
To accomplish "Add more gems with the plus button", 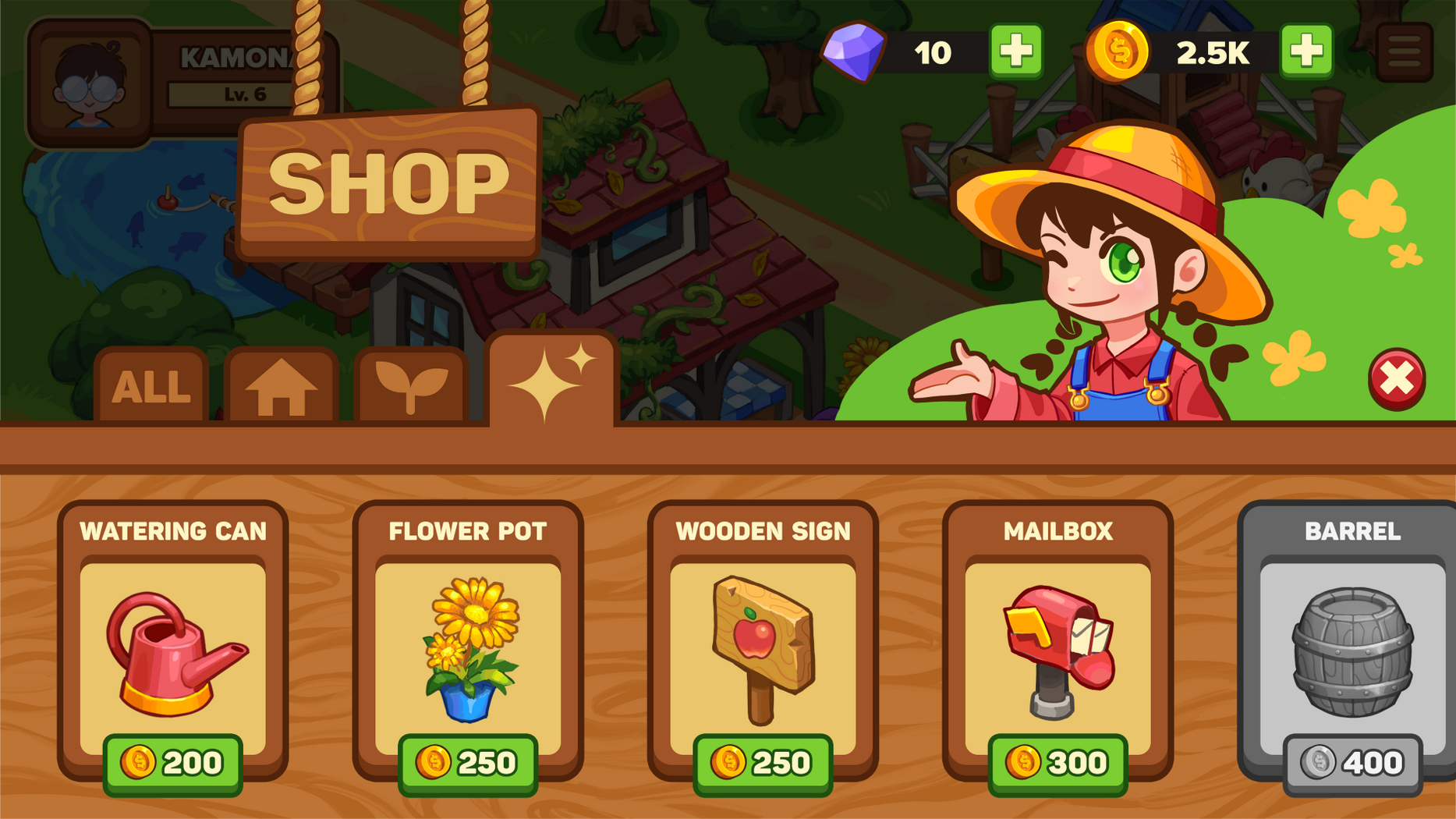I will click(1015, 51).
